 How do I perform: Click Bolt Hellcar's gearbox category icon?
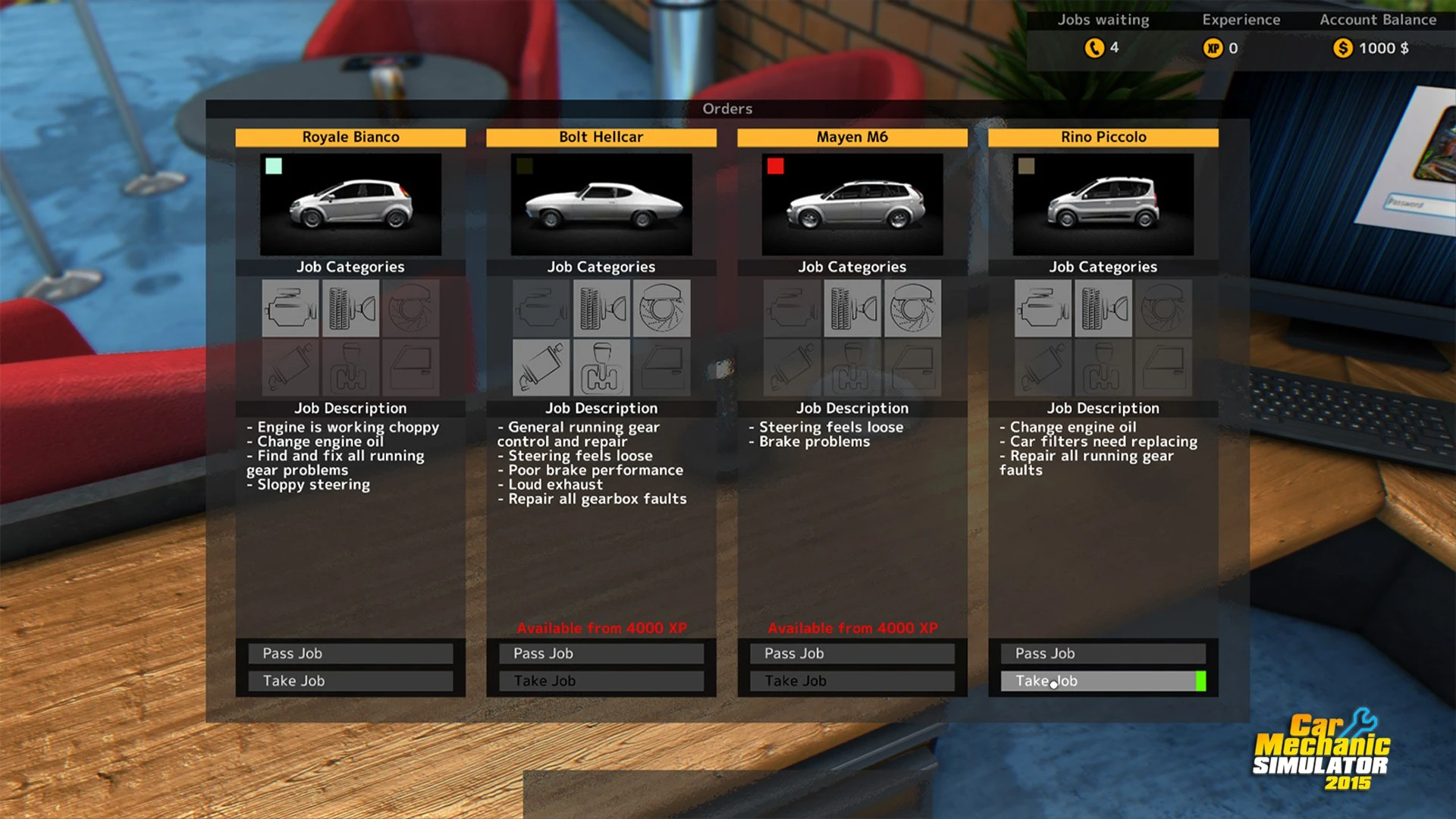pos(601,368)
